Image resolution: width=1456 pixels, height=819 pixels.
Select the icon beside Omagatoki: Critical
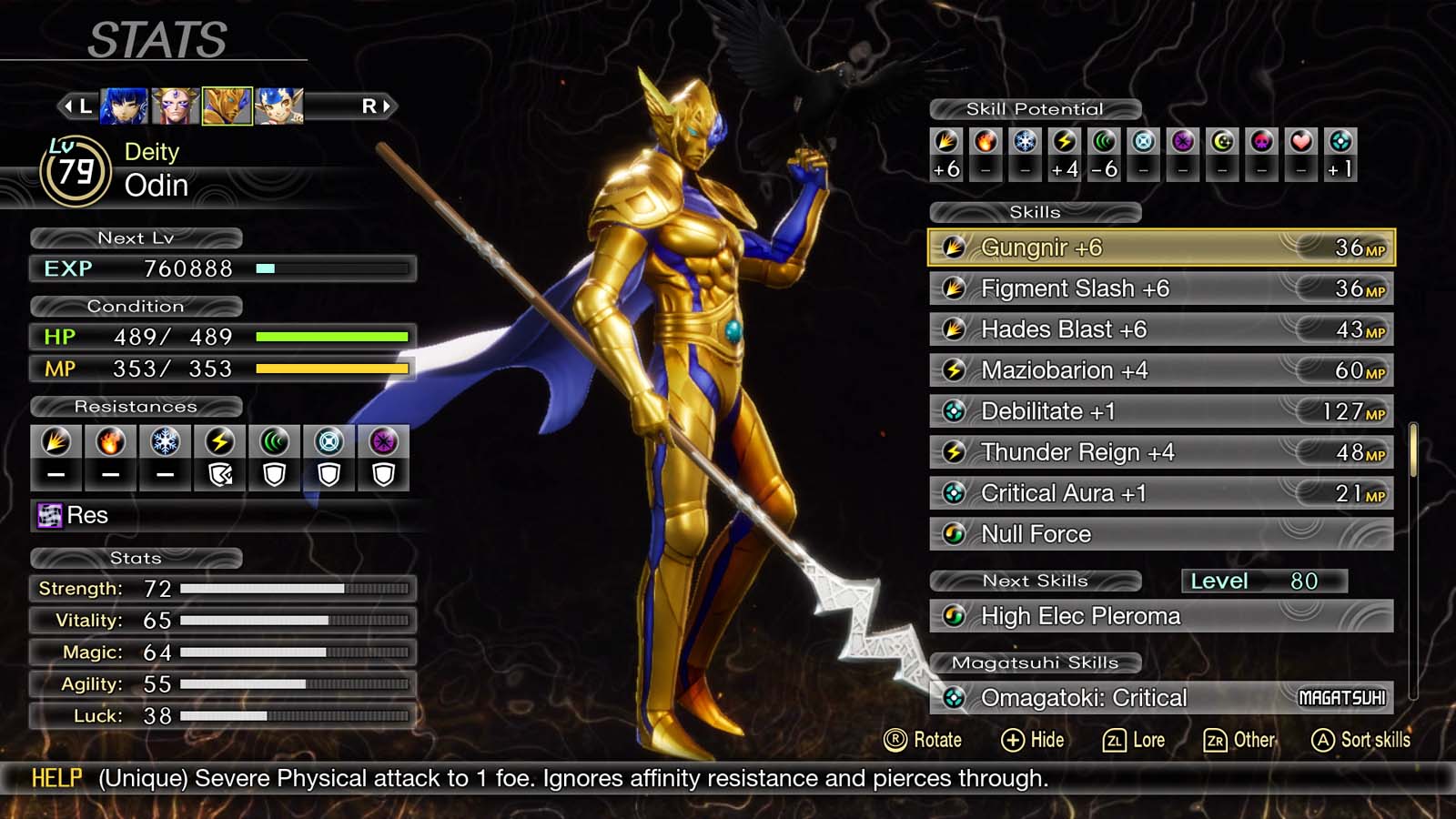pos(955,698)
